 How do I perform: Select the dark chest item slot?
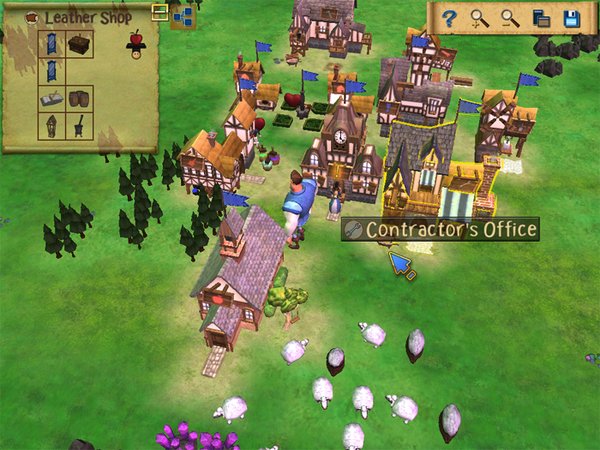click(x=80, y=43)
